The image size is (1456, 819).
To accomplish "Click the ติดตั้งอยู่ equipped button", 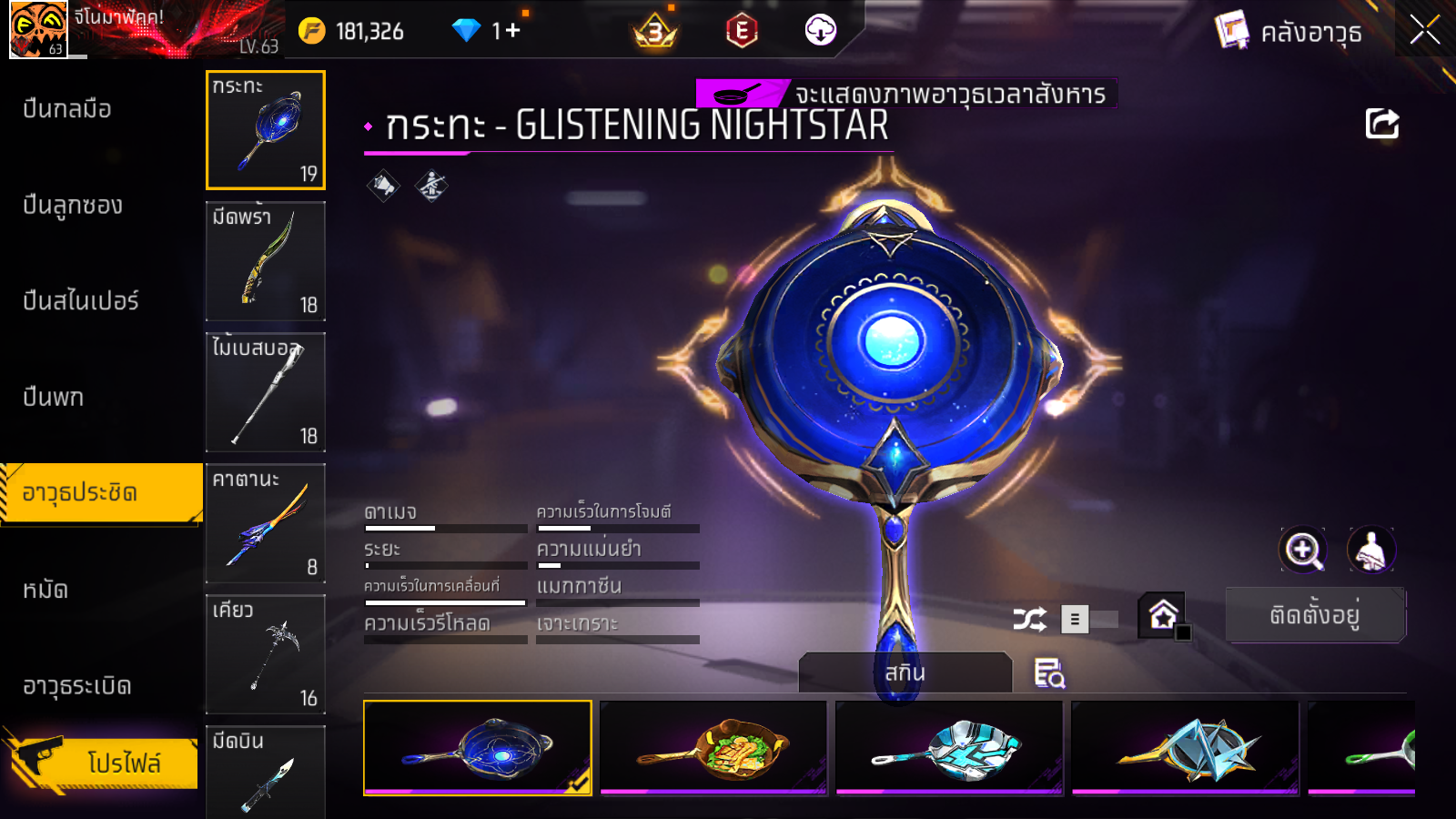I will pos(1315,616).
